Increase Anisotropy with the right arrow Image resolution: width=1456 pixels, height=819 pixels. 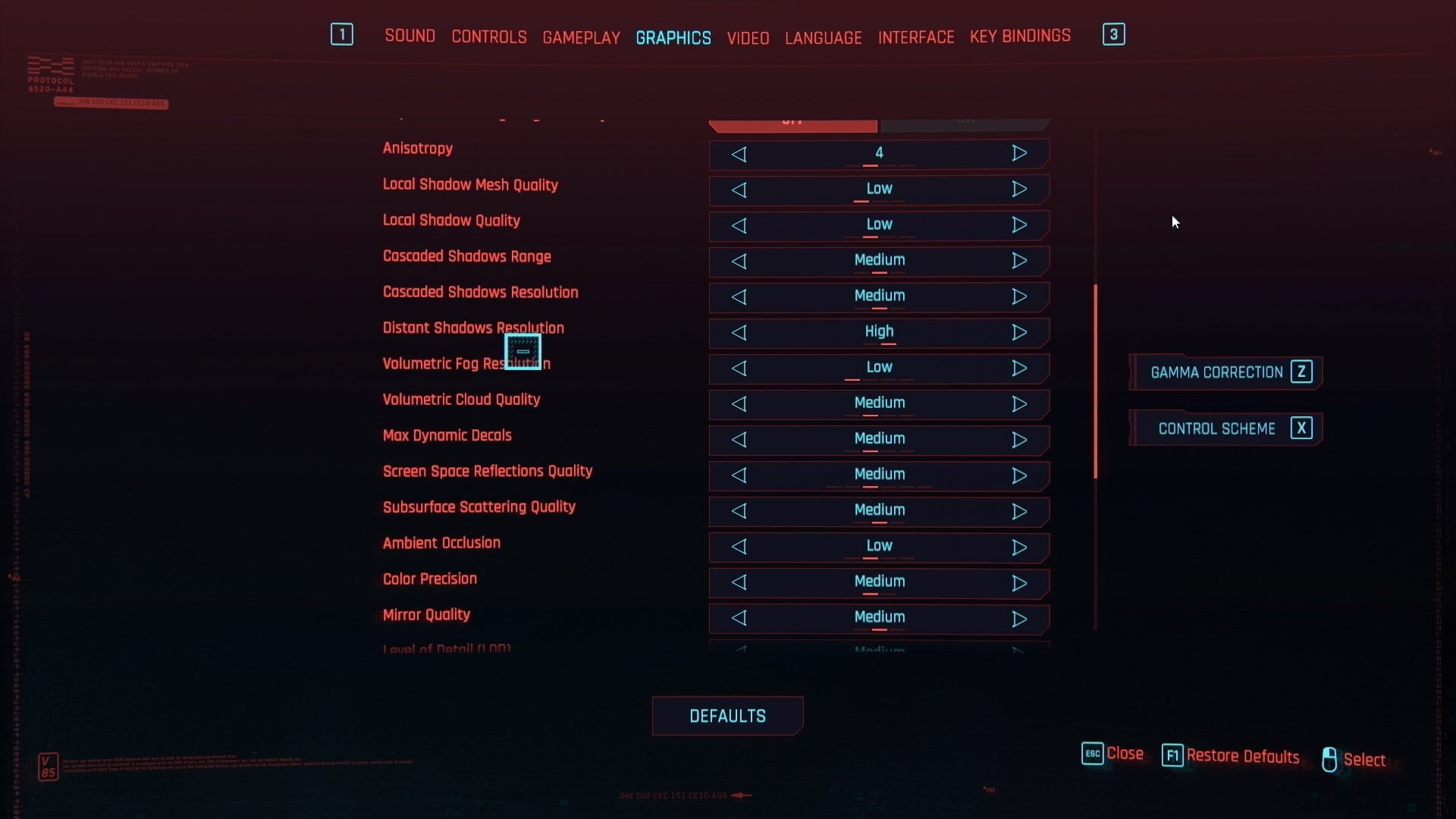(1019, 153)
